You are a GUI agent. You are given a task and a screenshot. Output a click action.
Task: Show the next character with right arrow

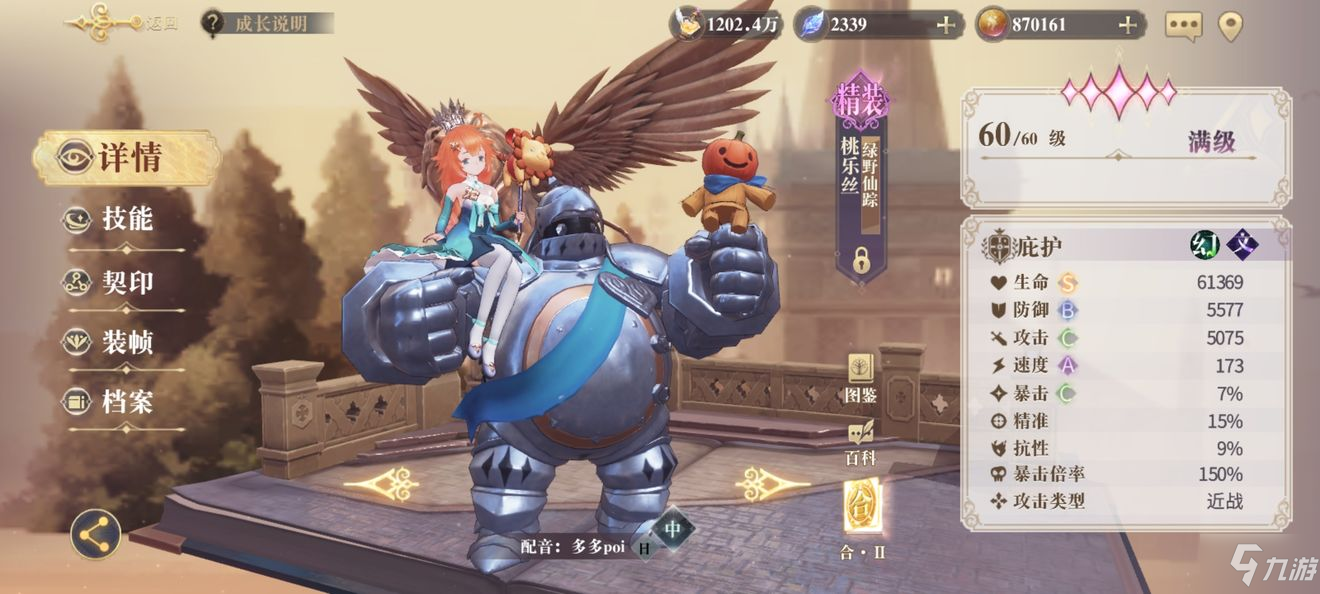click(x=771, y=484)
